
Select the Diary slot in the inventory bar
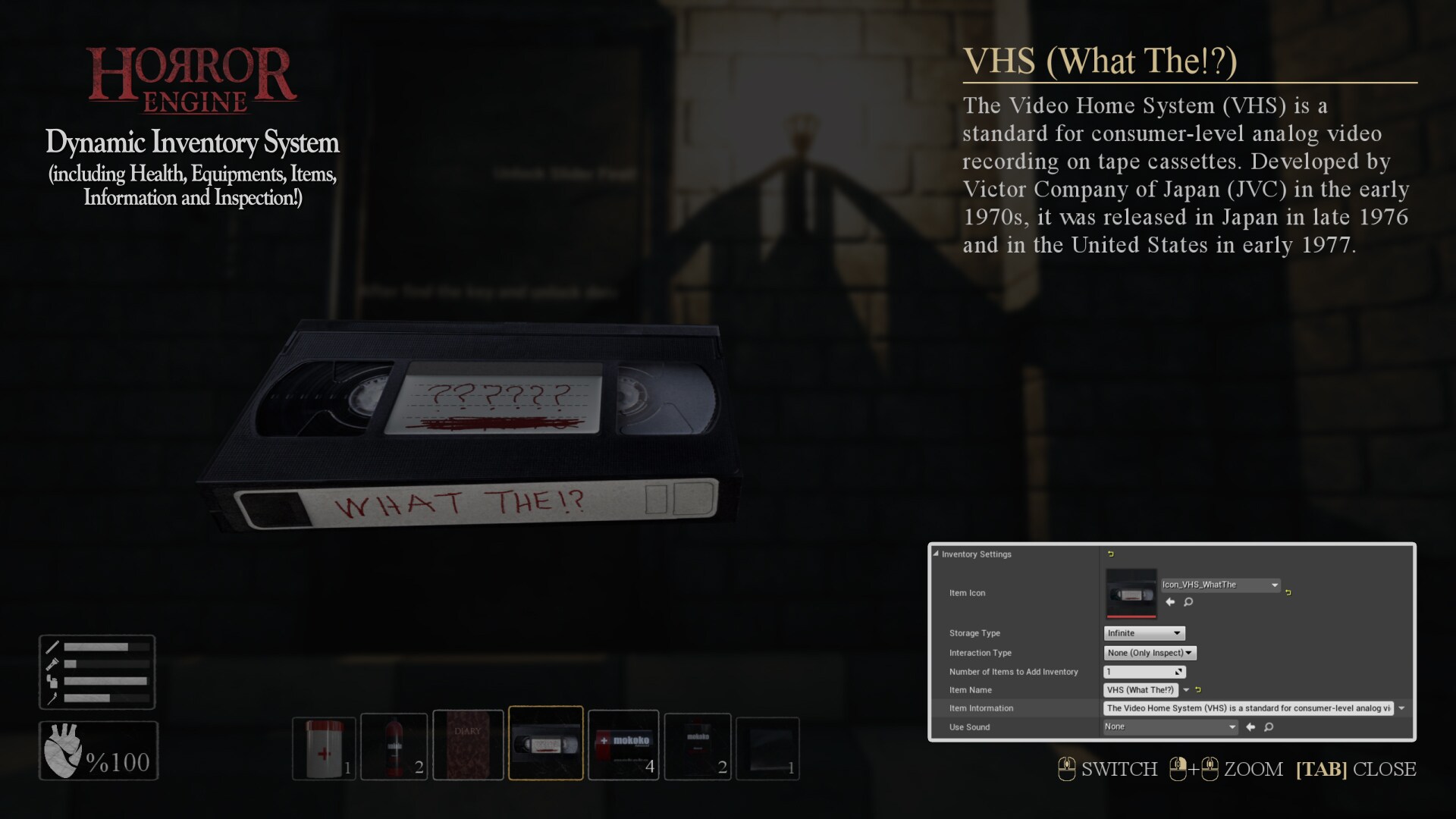click(468, 745)
